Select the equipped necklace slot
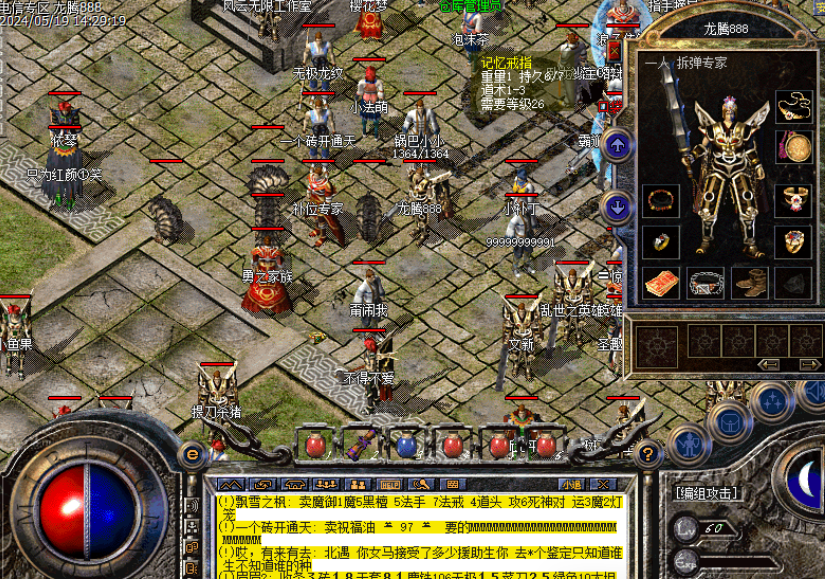The width and height of the screenshot is (825, 579). (796, 106)
